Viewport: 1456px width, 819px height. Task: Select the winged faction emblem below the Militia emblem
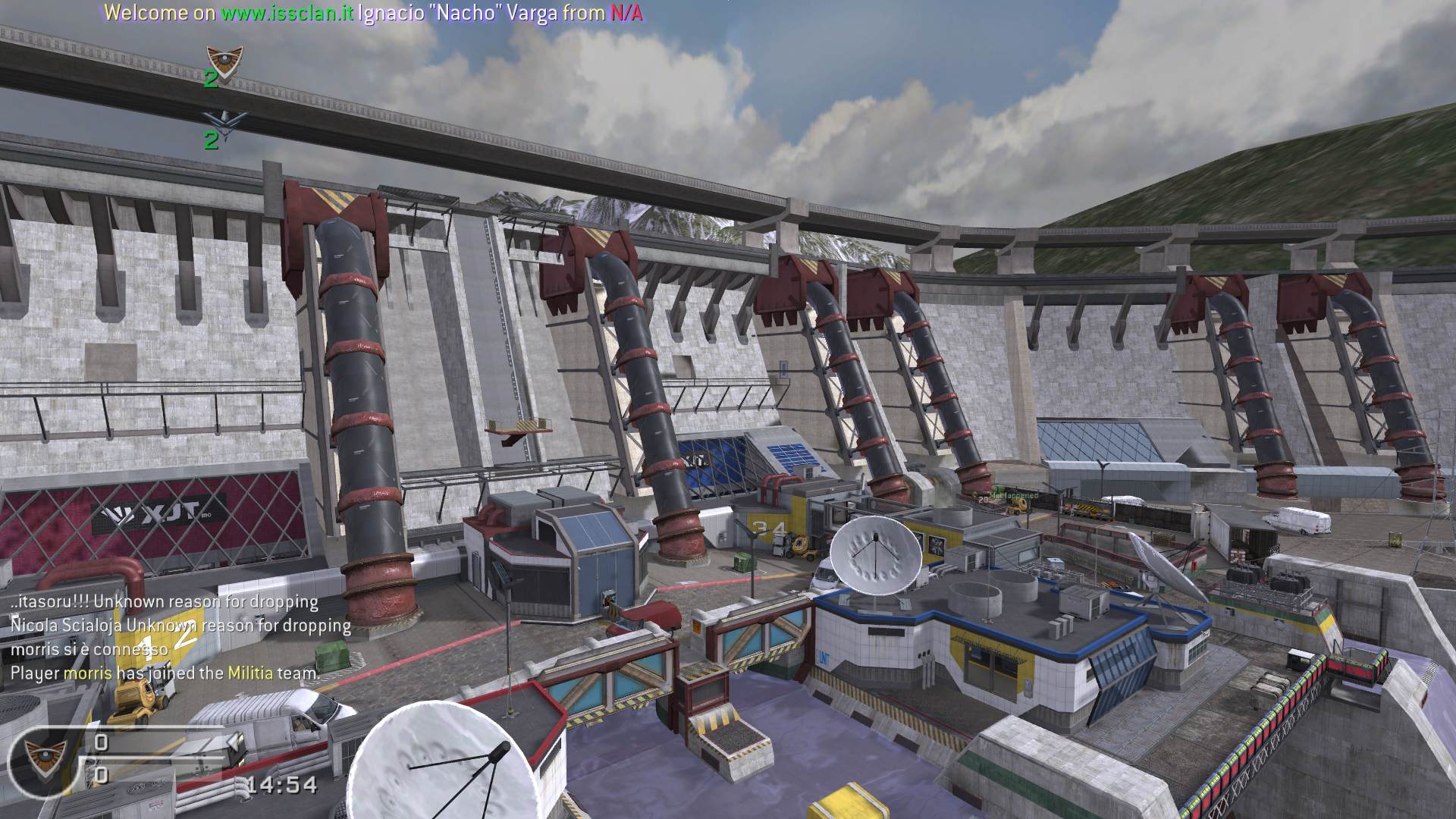point(224,120)
